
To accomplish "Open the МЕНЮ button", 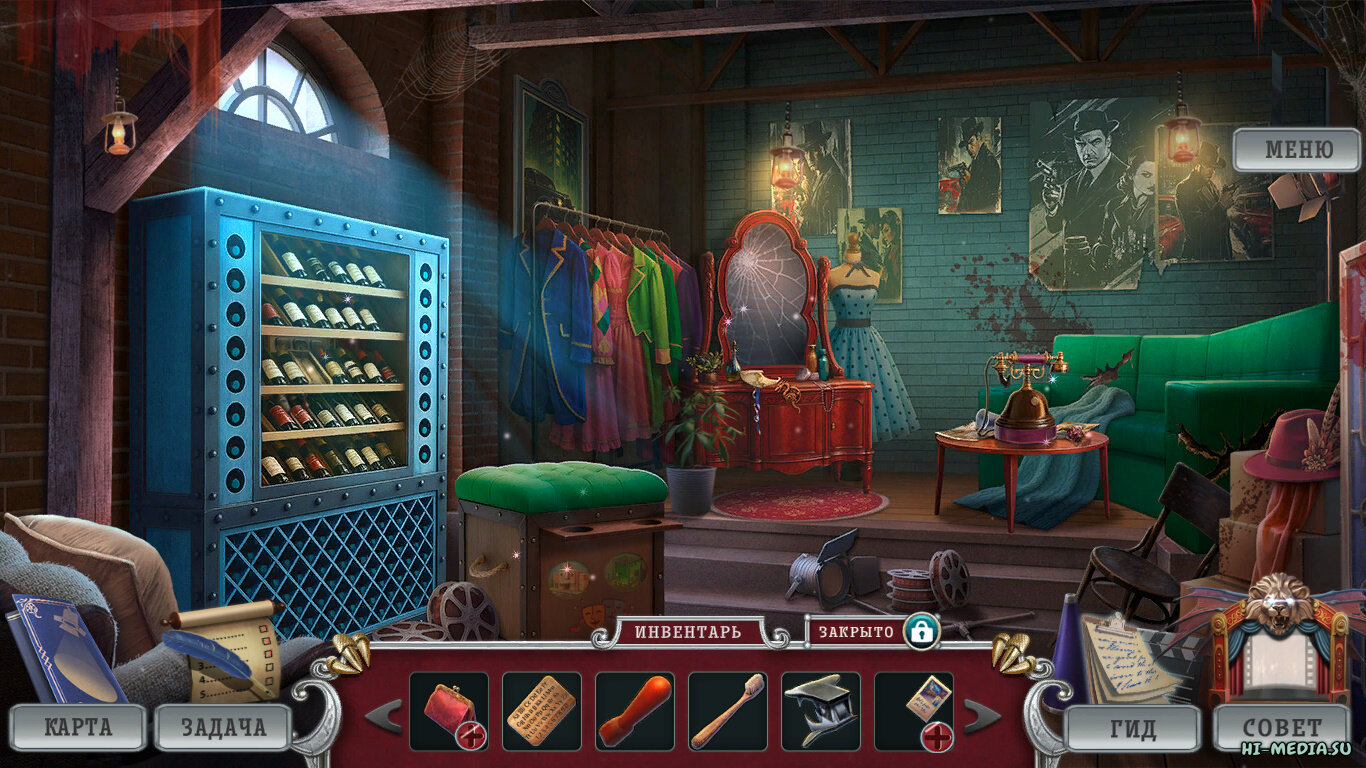I will [x=1297, y=150].
